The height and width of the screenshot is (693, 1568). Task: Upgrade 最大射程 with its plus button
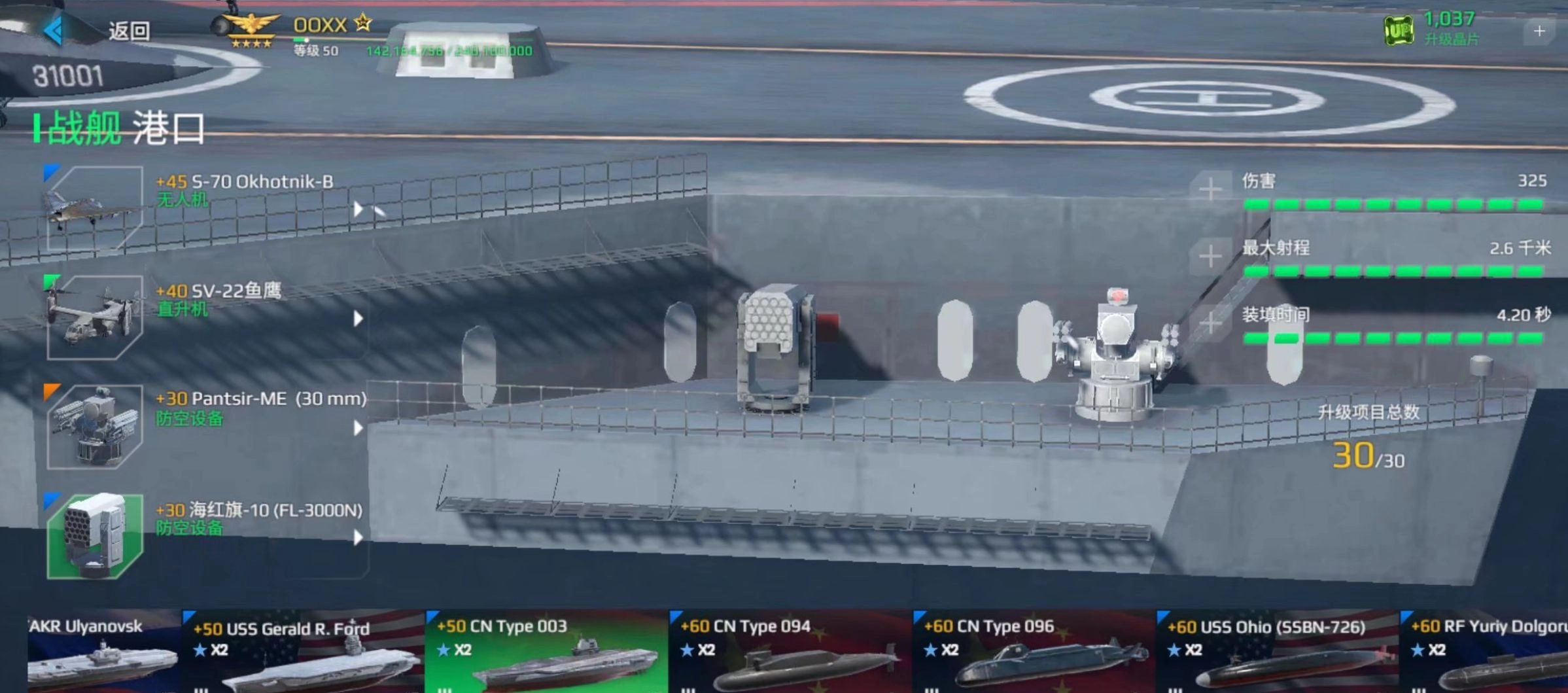(1210, 256)
